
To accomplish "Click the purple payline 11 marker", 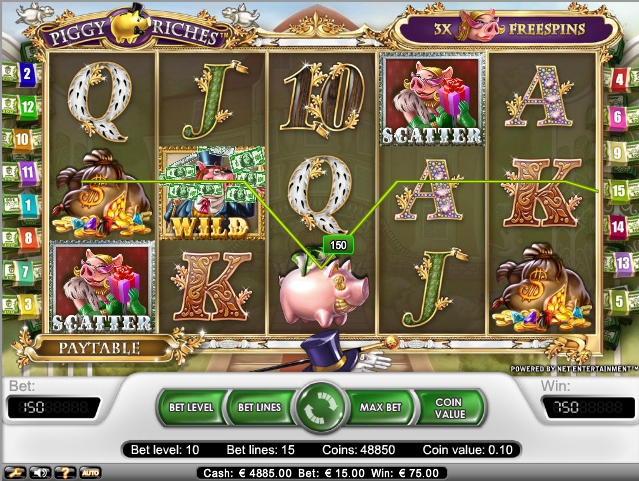I will pos(26,171).
